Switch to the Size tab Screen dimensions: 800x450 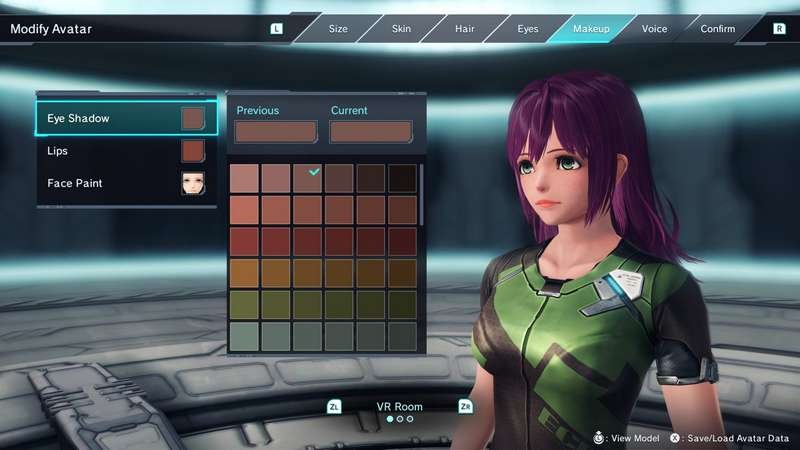pos(338,29)
